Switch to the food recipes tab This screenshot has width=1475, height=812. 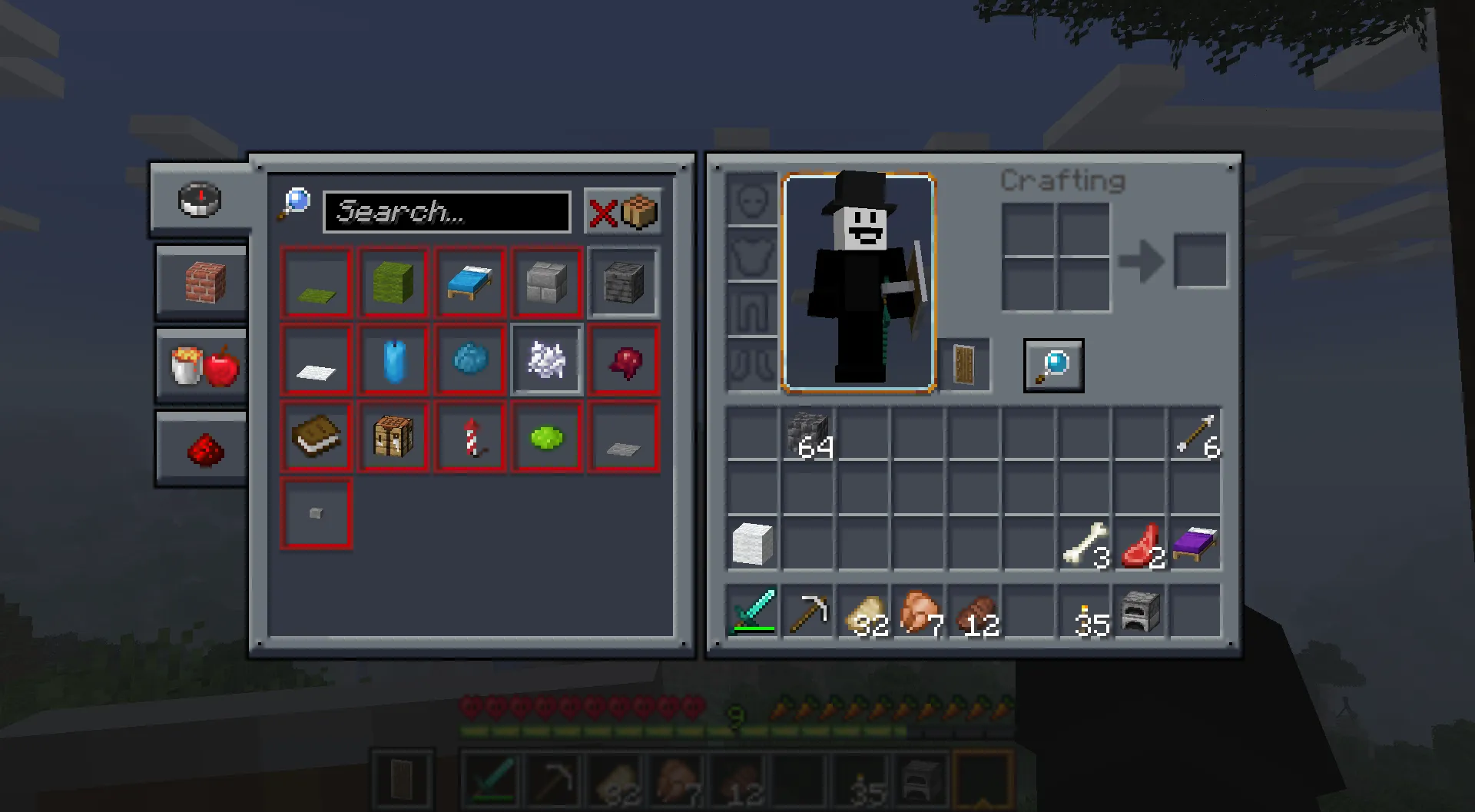tap(201, 365)
